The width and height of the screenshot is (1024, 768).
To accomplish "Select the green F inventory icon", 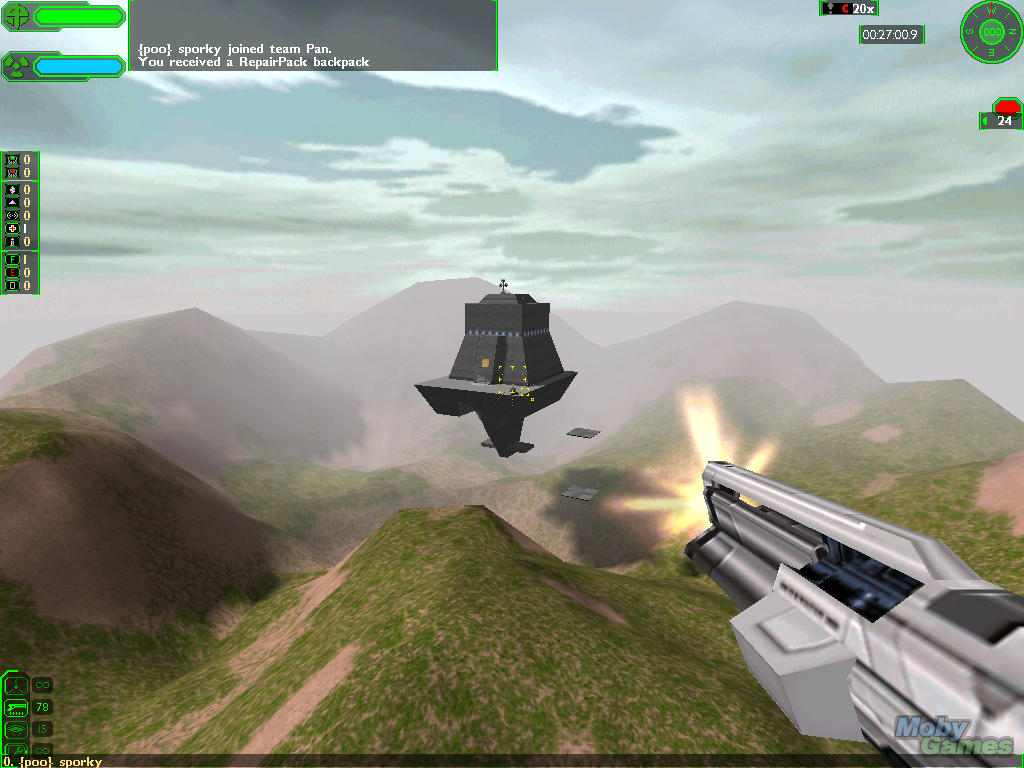I will pyautogui.click(x=12, y=260).
